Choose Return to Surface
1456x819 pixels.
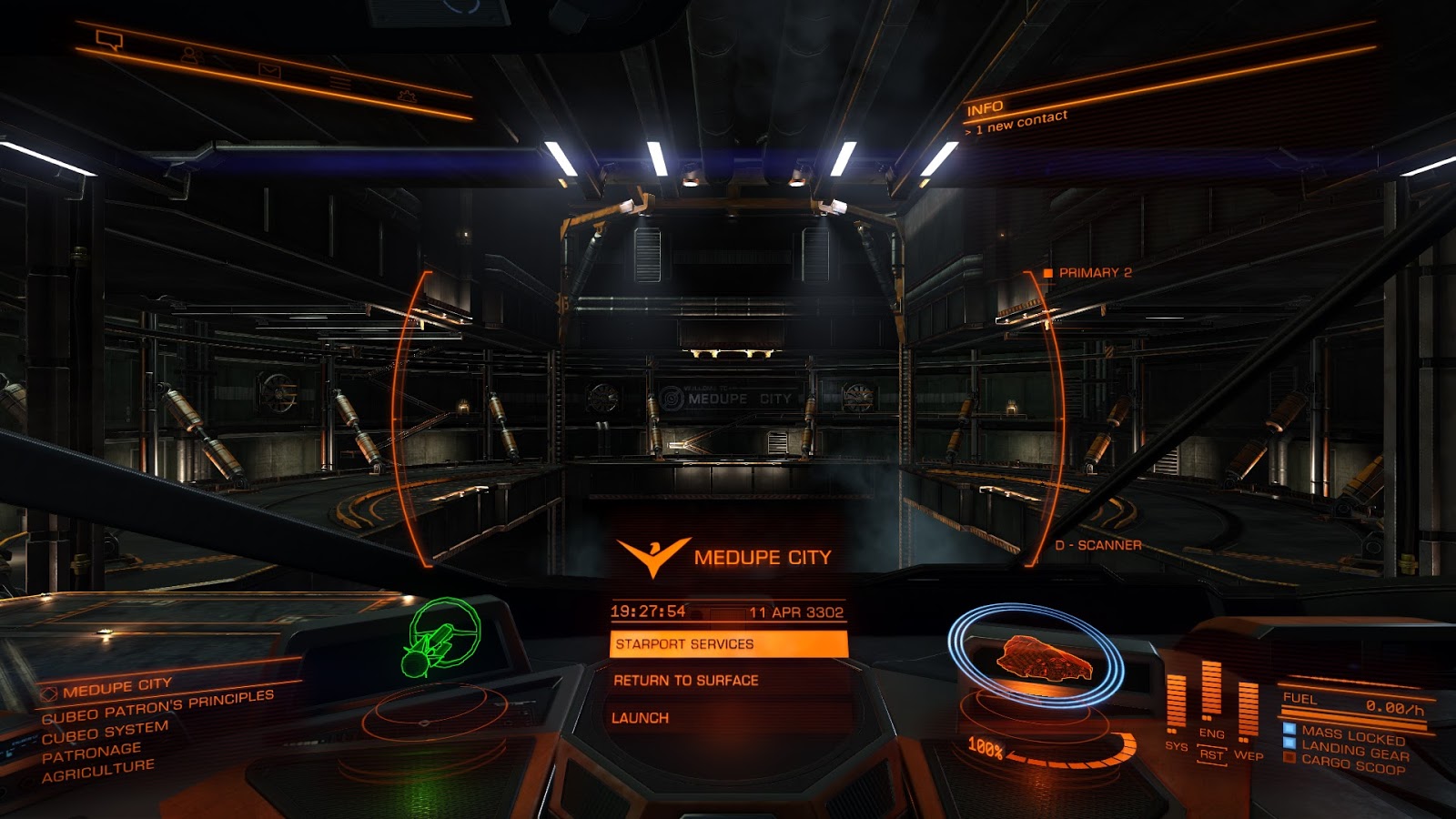click(686, 681)
